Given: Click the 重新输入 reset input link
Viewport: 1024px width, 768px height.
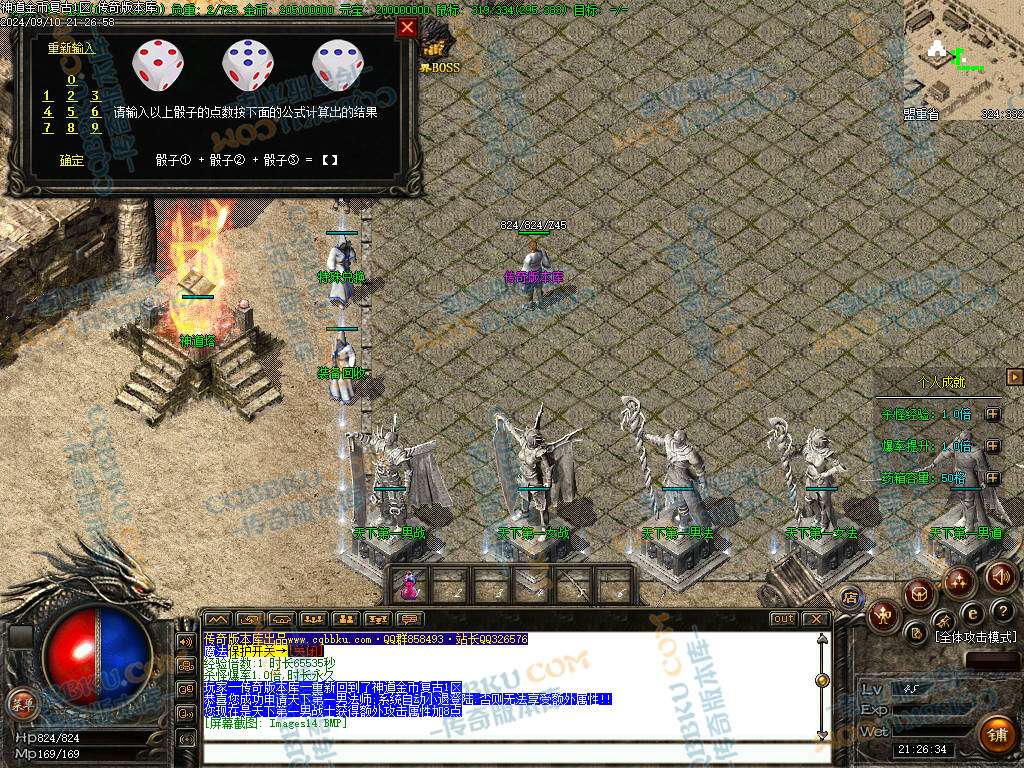Looking at the screenshot, I should [x=71, y=47].
